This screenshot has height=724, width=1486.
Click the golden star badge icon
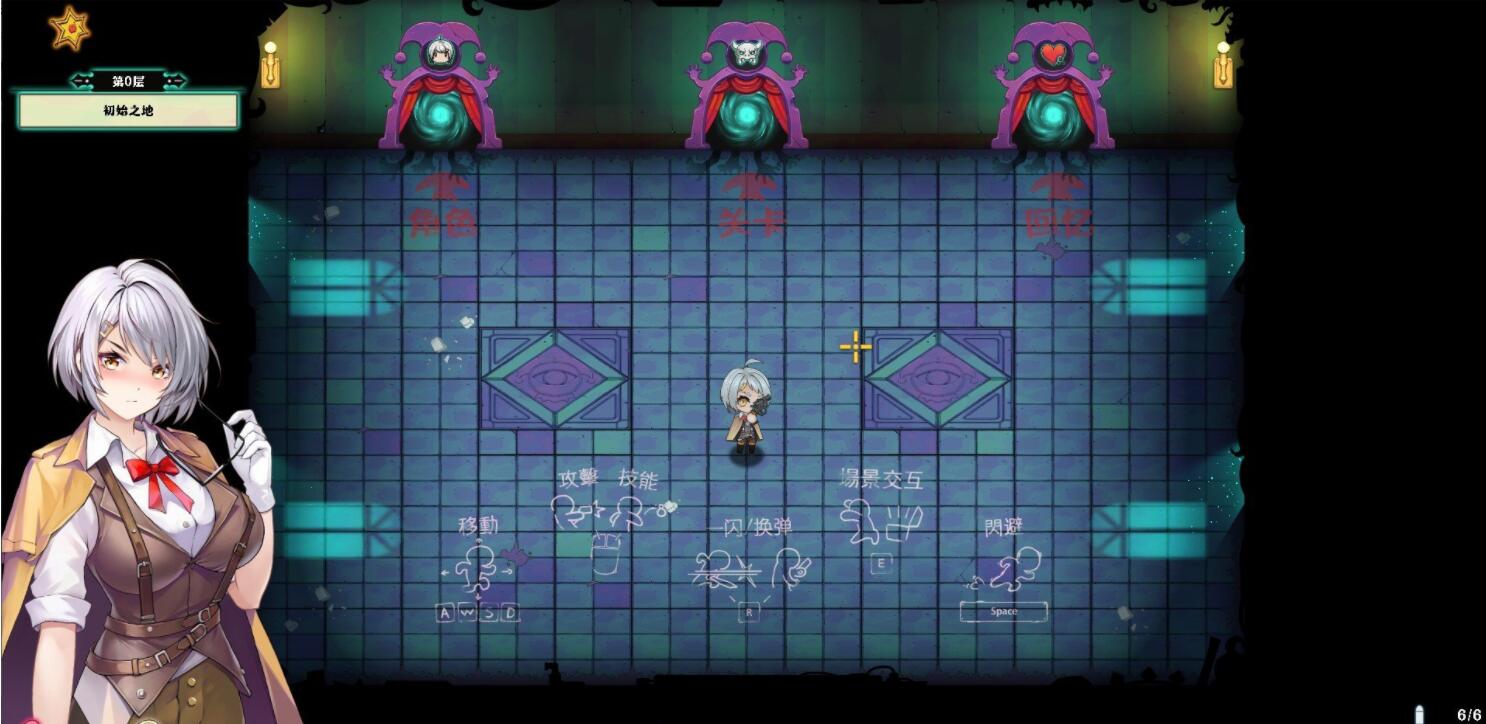(70, 28)
